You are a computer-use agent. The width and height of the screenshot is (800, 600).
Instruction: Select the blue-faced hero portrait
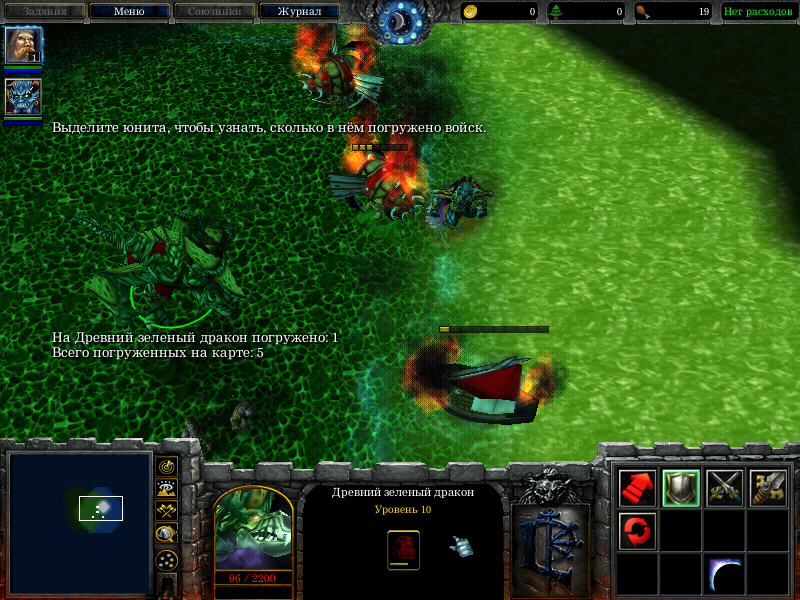pyautogui.click(x=22, y=97)
